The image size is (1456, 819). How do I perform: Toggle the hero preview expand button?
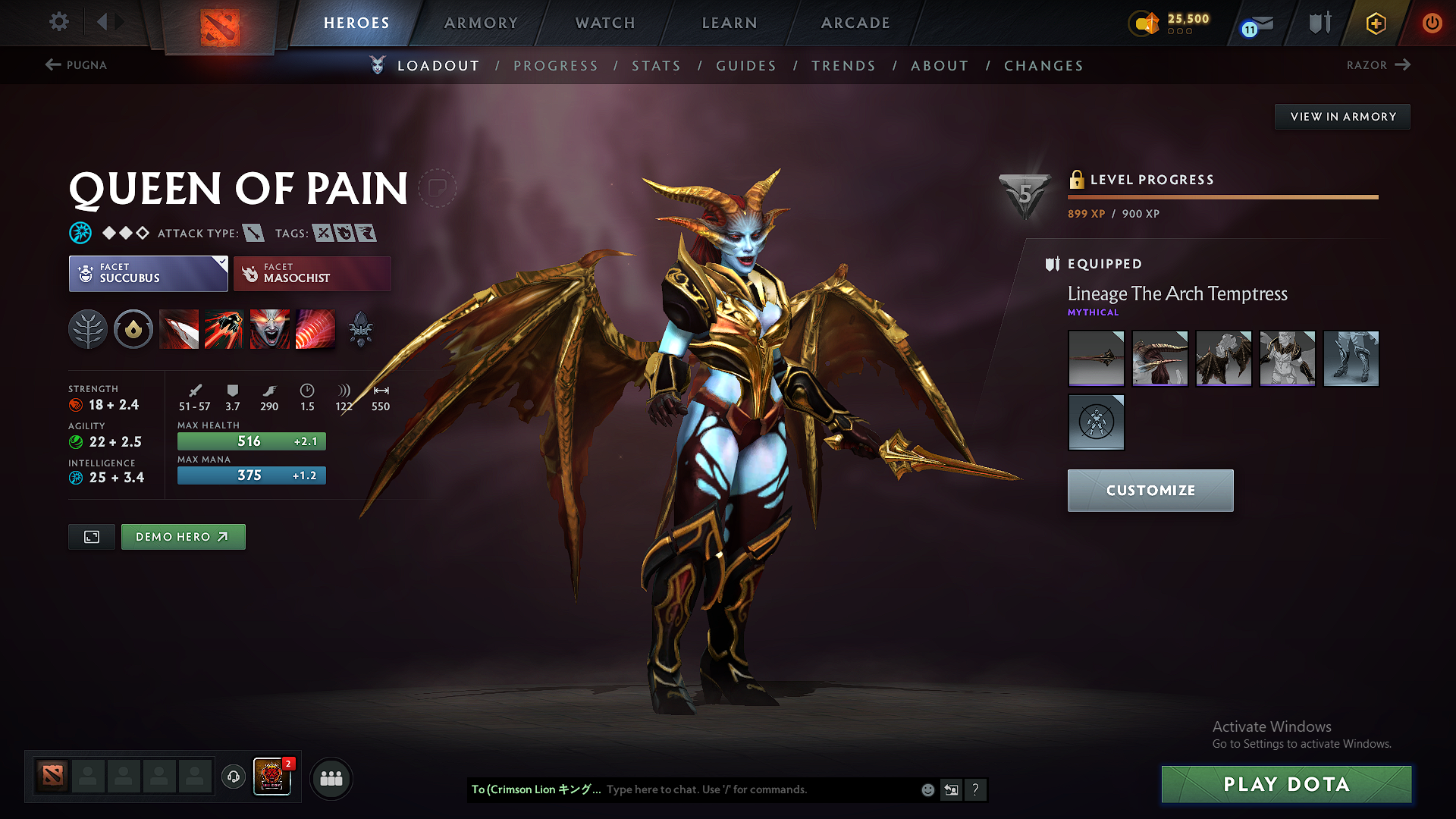[x=91, y=536]
